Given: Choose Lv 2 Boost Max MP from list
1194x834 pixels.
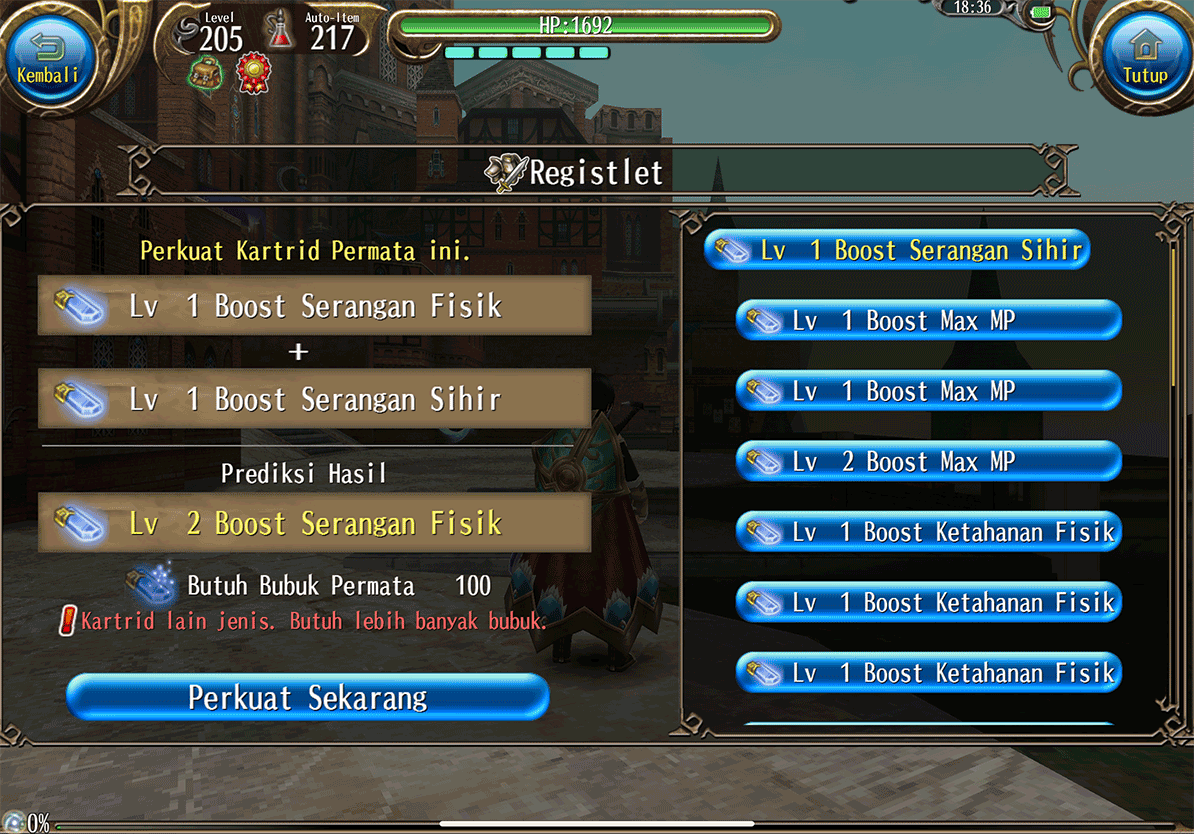Looking at the screenshot, I should (x=929, y=462).
